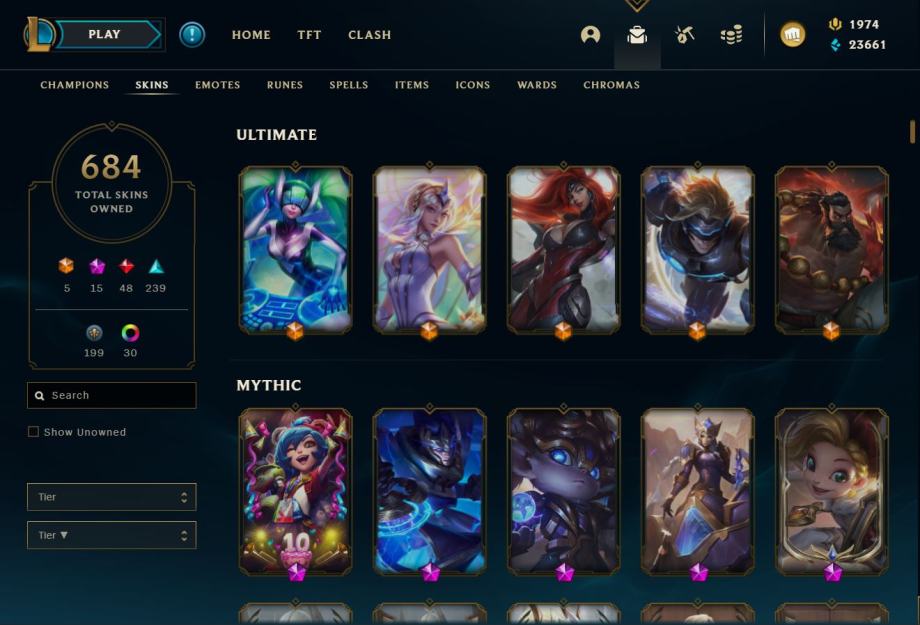Toggle the Show Unowned checkbox

point(34,432)
